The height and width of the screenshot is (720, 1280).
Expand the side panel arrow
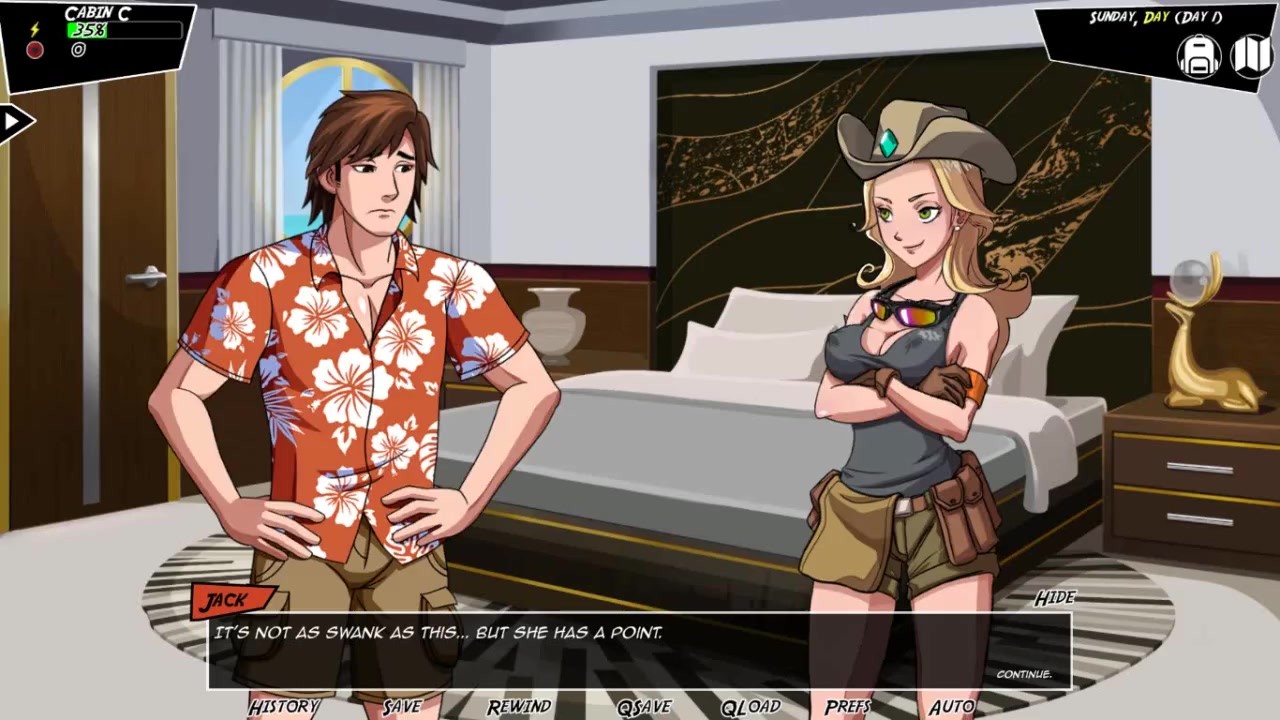14,123
